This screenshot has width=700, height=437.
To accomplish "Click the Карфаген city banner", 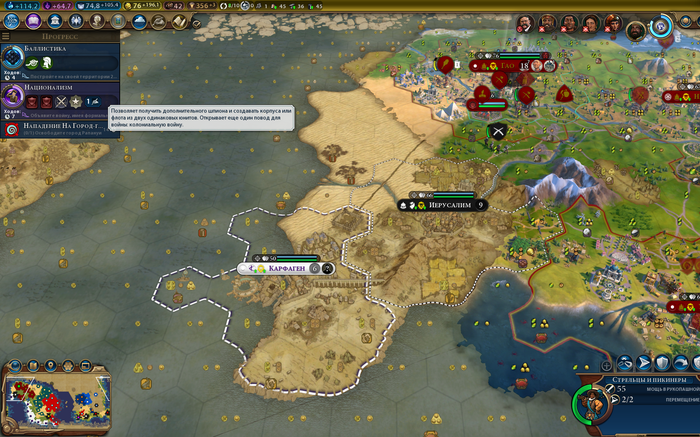I will click(288, 268).
